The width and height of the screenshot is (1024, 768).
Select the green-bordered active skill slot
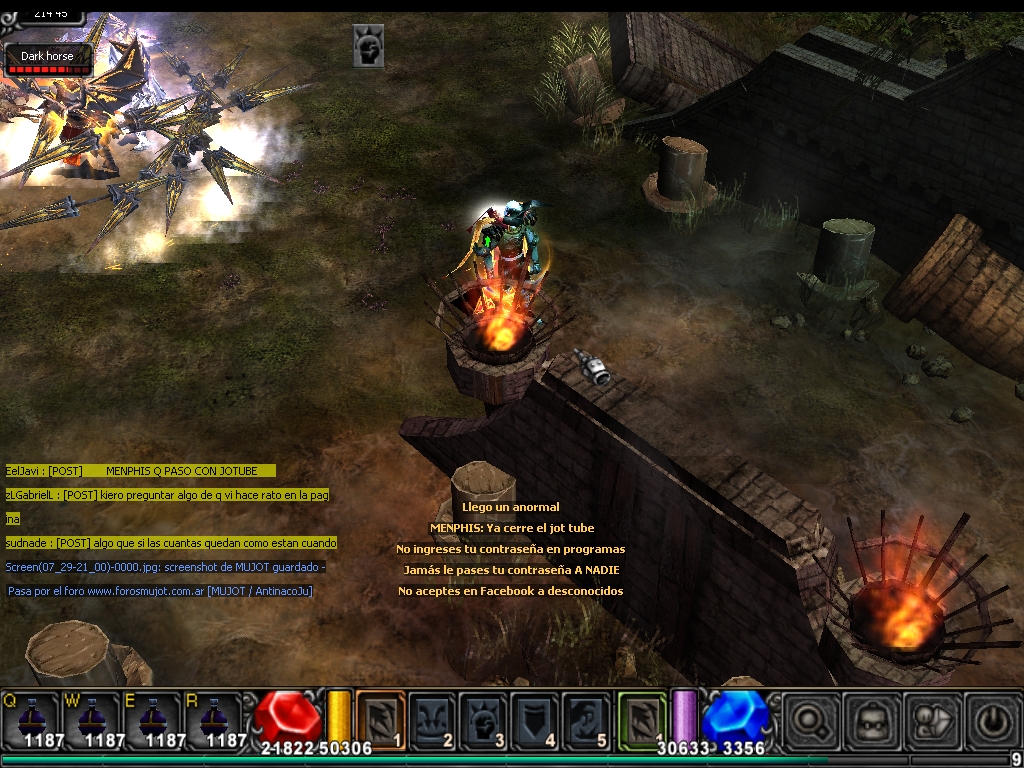(x=642, y=718)
